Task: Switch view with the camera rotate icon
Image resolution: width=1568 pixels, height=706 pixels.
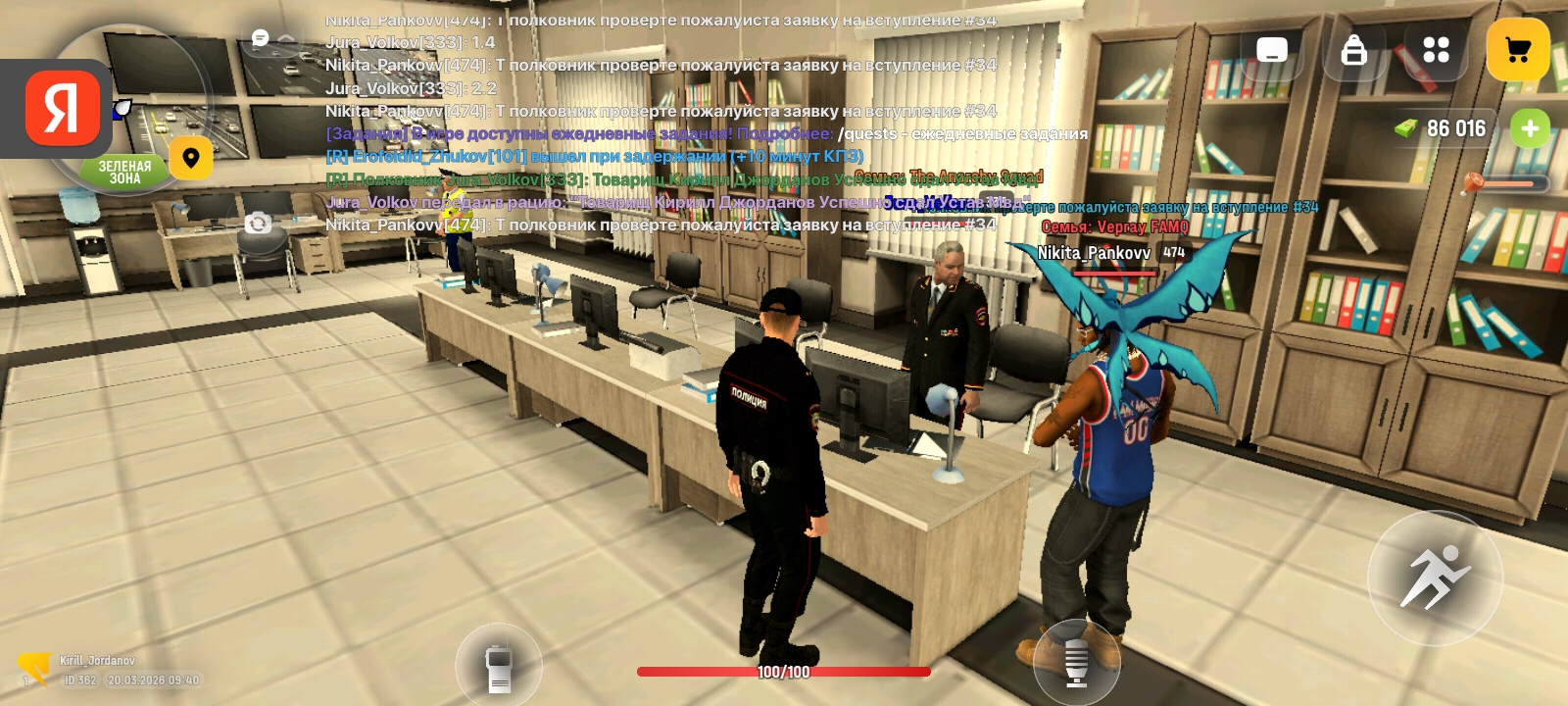Action: coord(258,224)
